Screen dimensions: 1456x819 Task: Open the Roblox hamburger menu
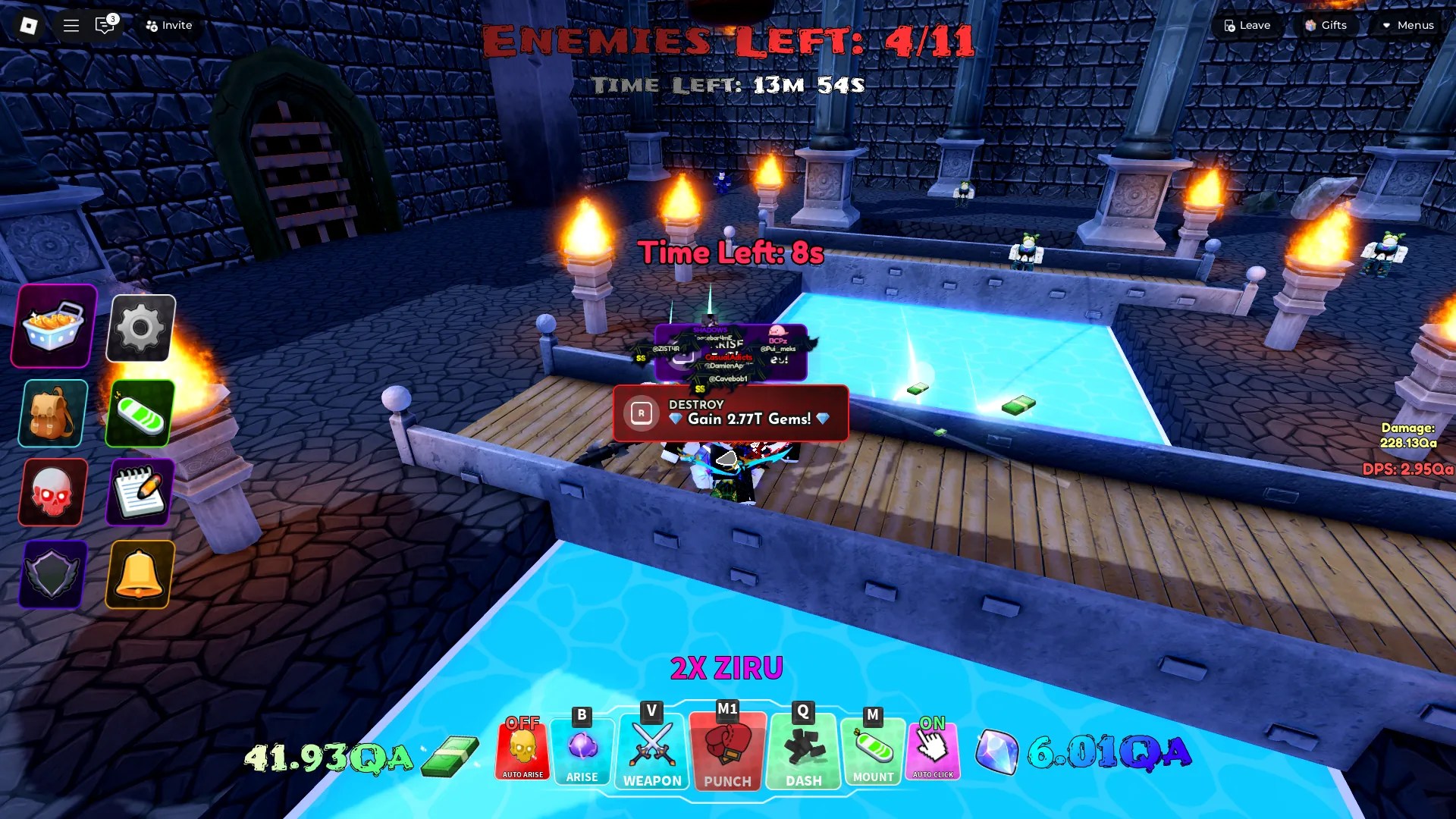(71, 25)
